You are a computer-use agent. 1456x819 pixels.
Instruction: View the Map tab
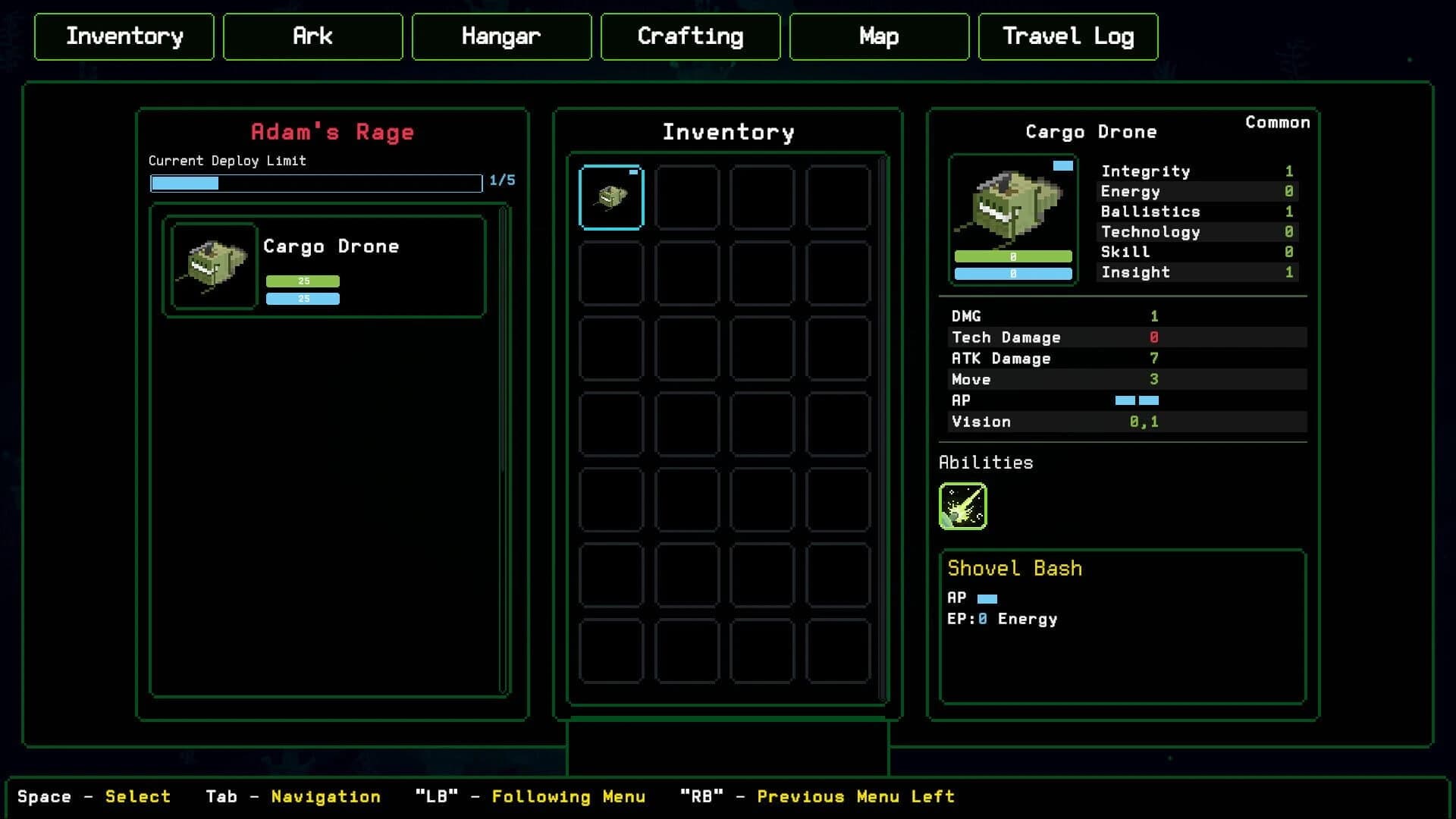tap(878, 36)
